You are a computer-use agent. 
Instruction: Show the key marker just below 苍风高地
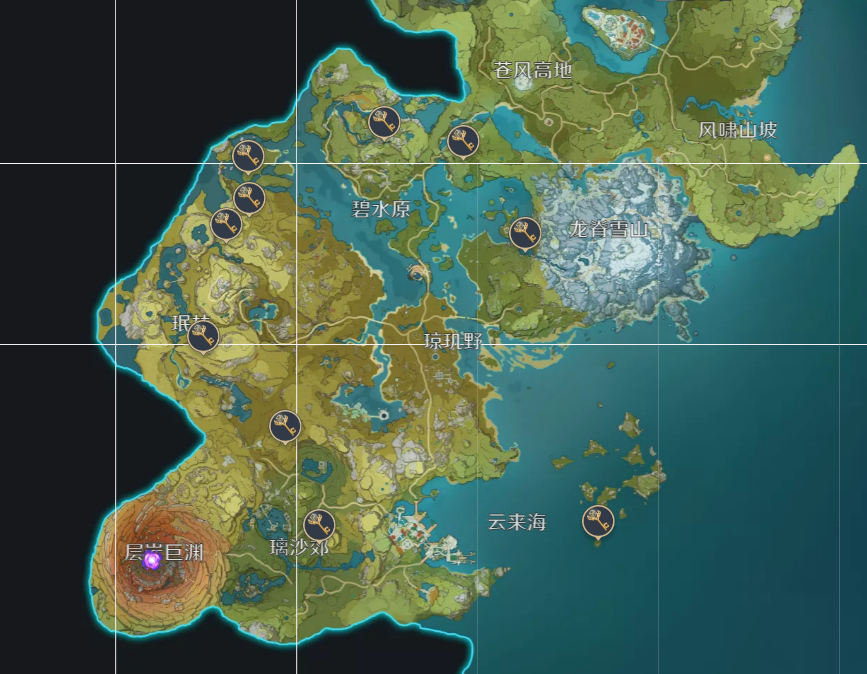[x=463, y=141]
